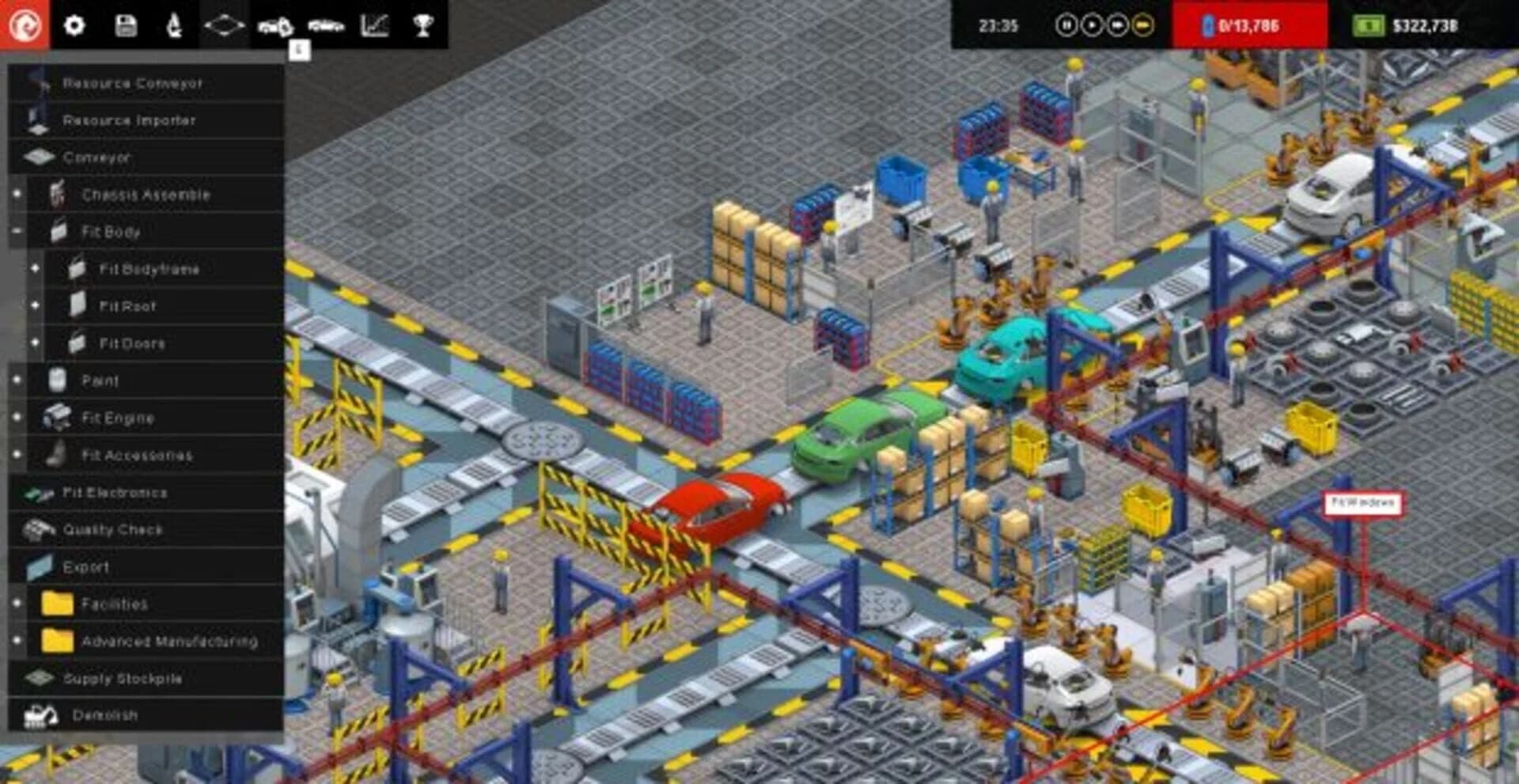Viewport: 1519px width, 784px height.
Task: Click the save game disk icon
Action: click(126, 24)
